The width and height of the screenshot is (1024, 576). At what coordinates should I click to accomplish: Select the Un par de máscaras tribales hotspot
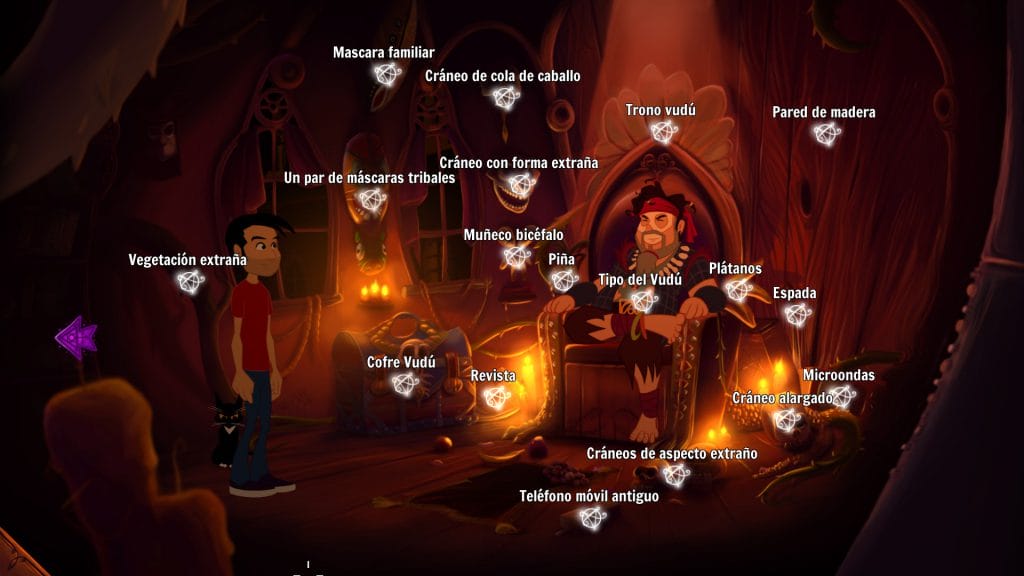pyautogui.click(x=371, y=200)
